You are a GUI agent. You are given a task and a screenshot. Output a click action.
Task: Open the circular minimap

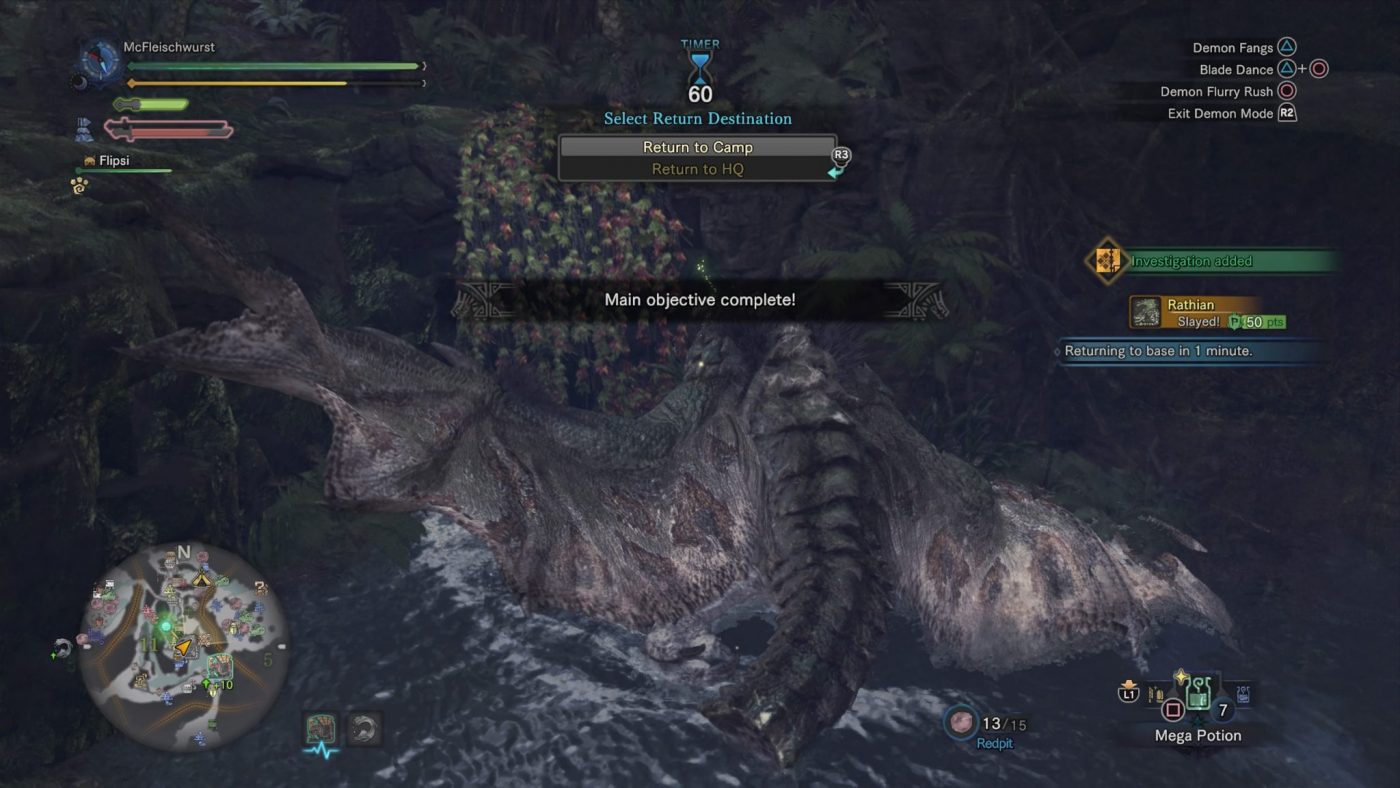[184, 646]
